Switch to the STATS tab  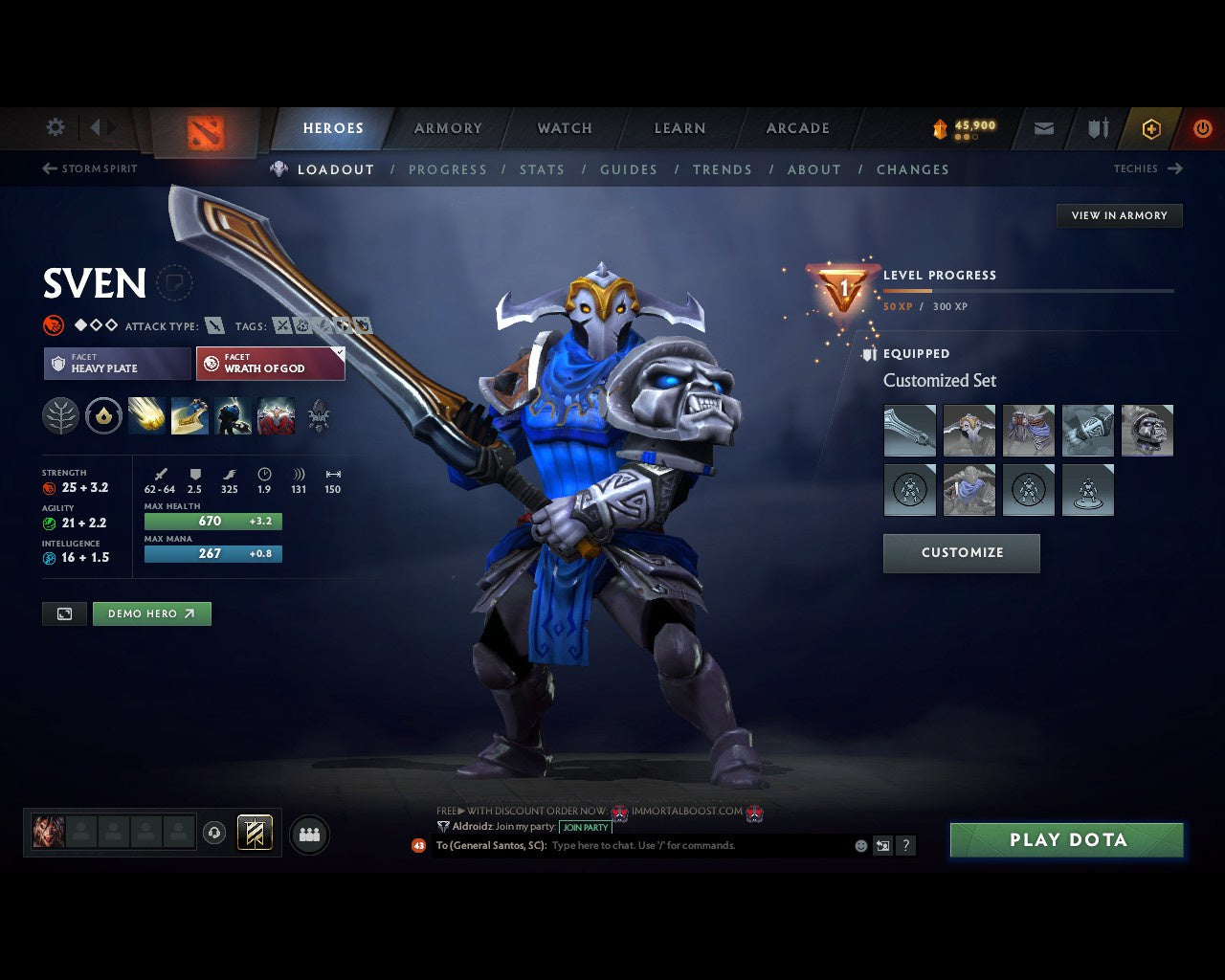tap(542, 169)
